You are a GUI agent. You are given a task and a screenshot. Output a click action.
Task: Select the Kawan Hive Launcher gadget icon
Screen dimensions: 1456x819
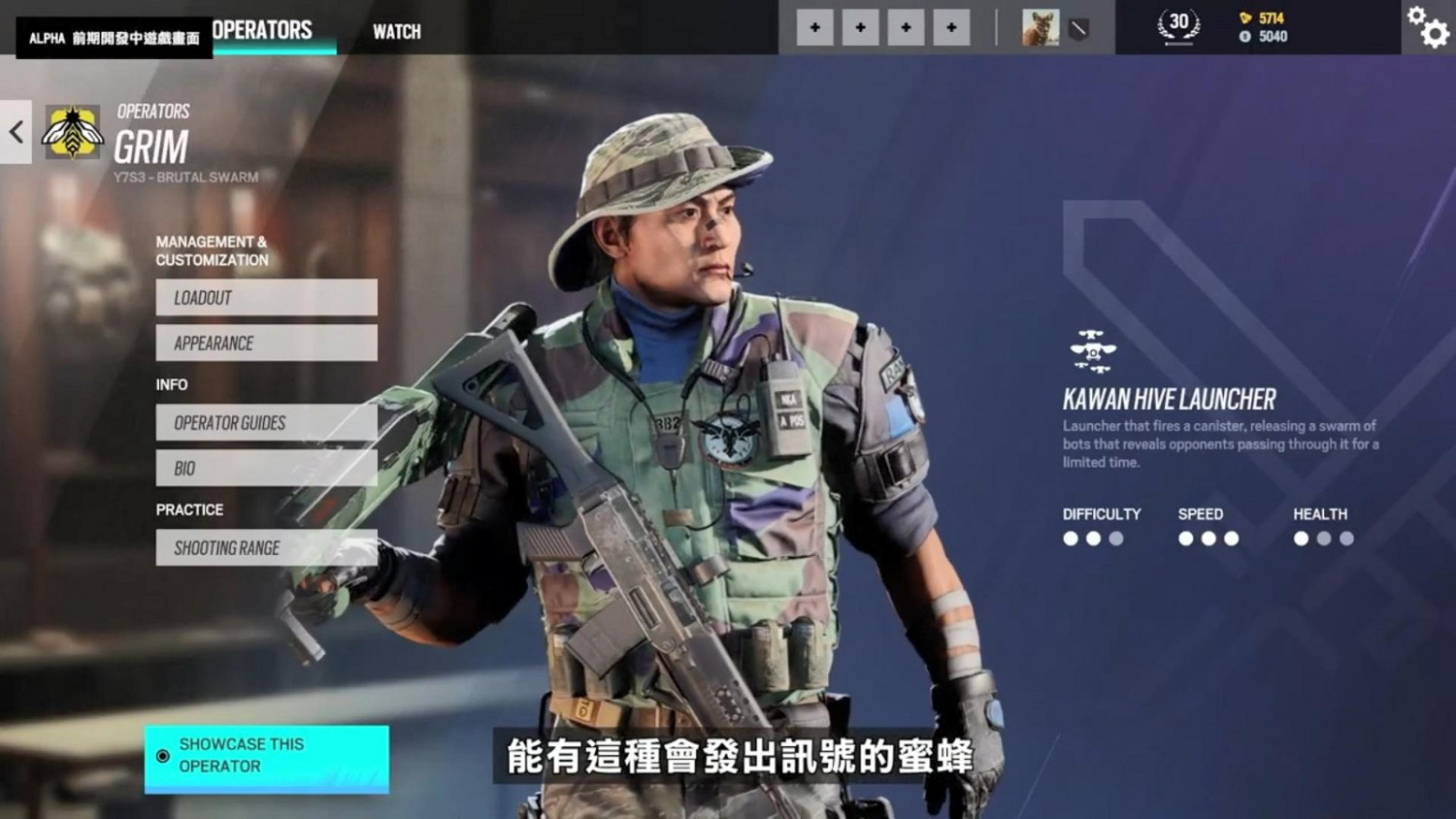[1093, 351]
